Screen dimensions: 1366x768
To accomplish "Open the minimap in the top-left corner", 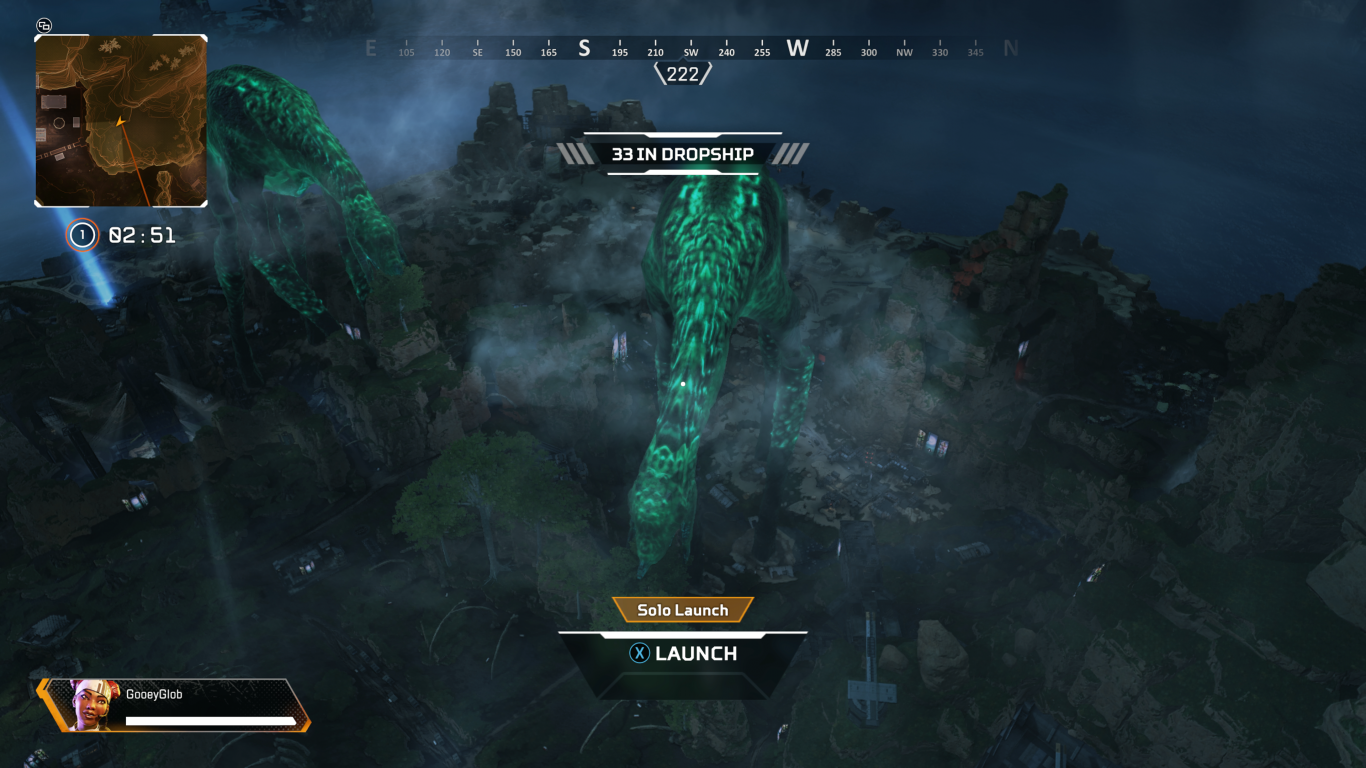I will (x=120, y=120).
